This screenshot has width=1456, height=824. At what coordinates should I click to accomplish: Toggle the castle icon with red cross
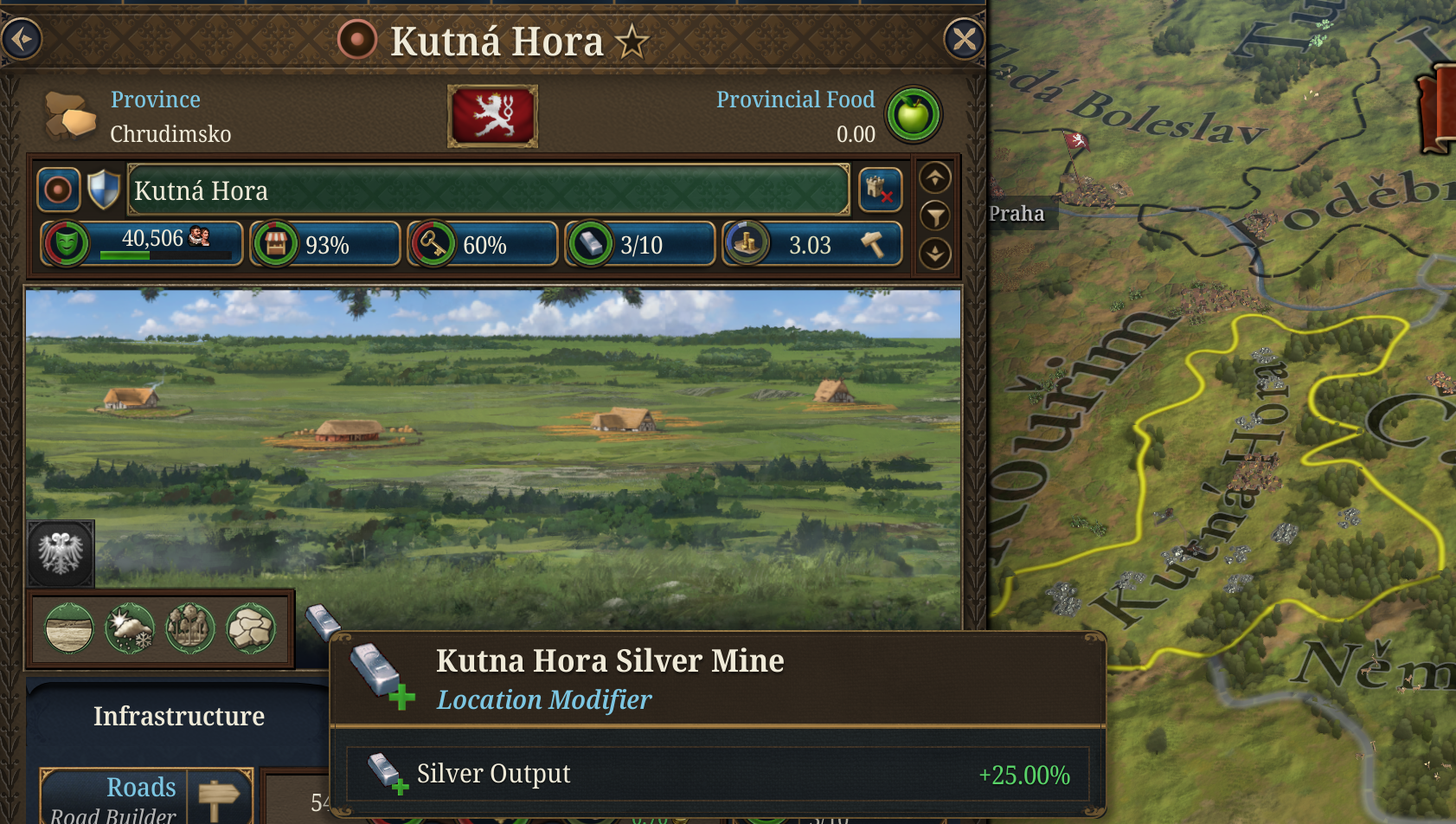[880, 190]
